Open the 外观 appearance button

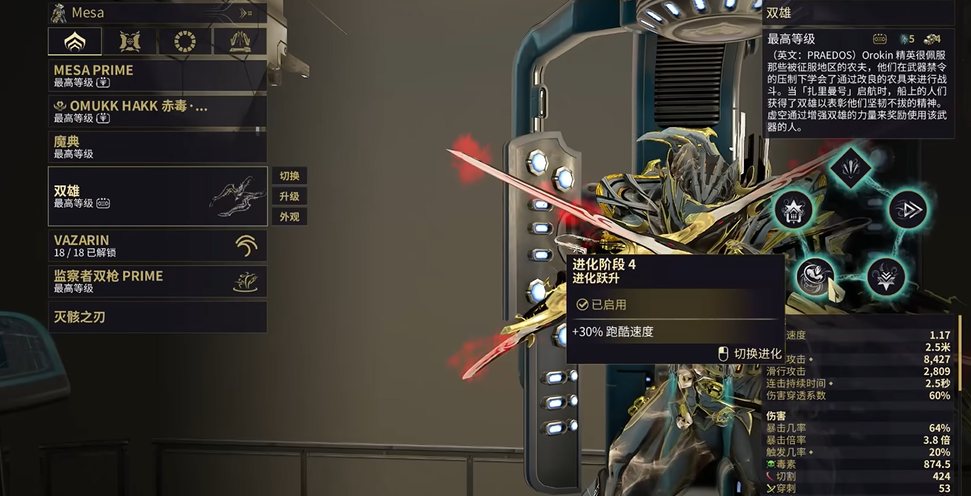[289, 216]
